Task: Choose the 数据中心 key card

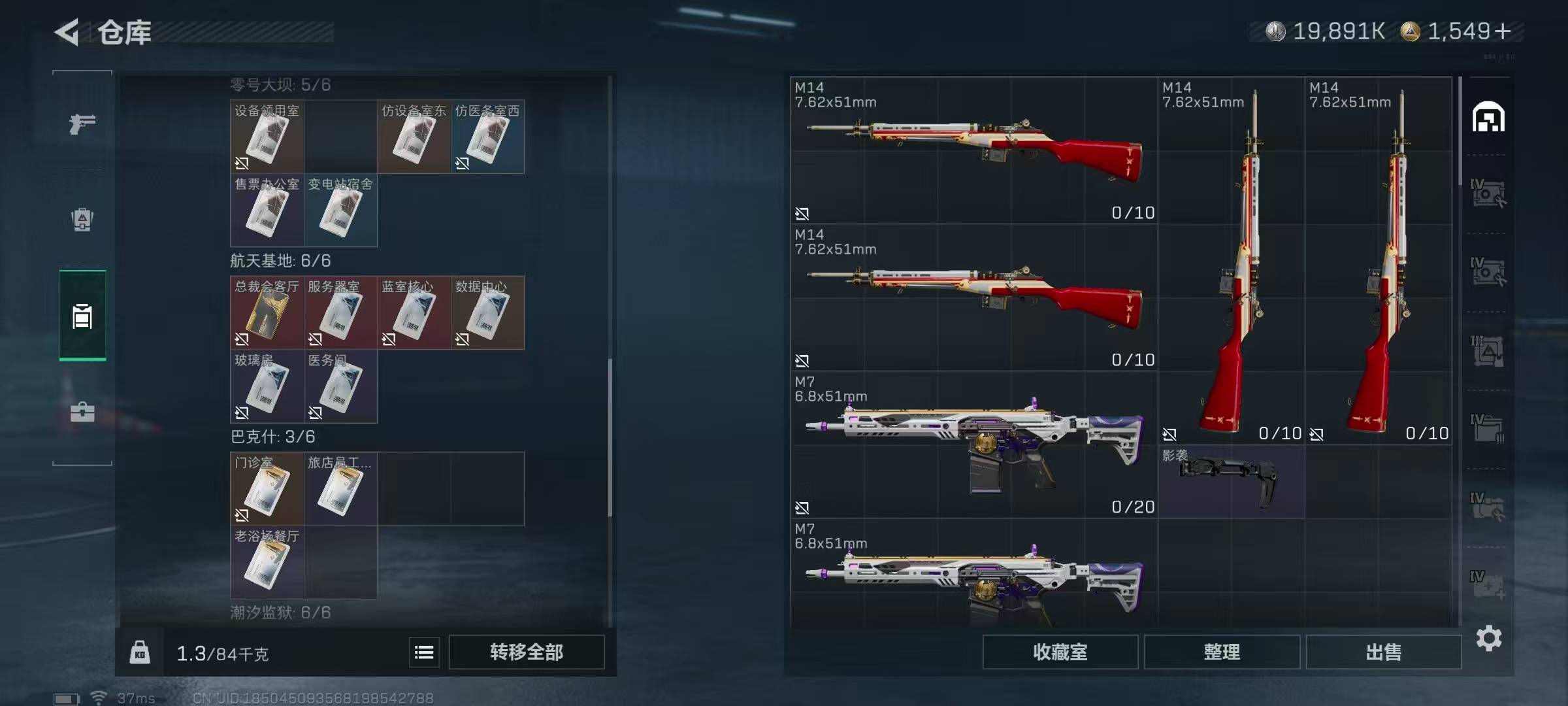Action: click(487, 313)
